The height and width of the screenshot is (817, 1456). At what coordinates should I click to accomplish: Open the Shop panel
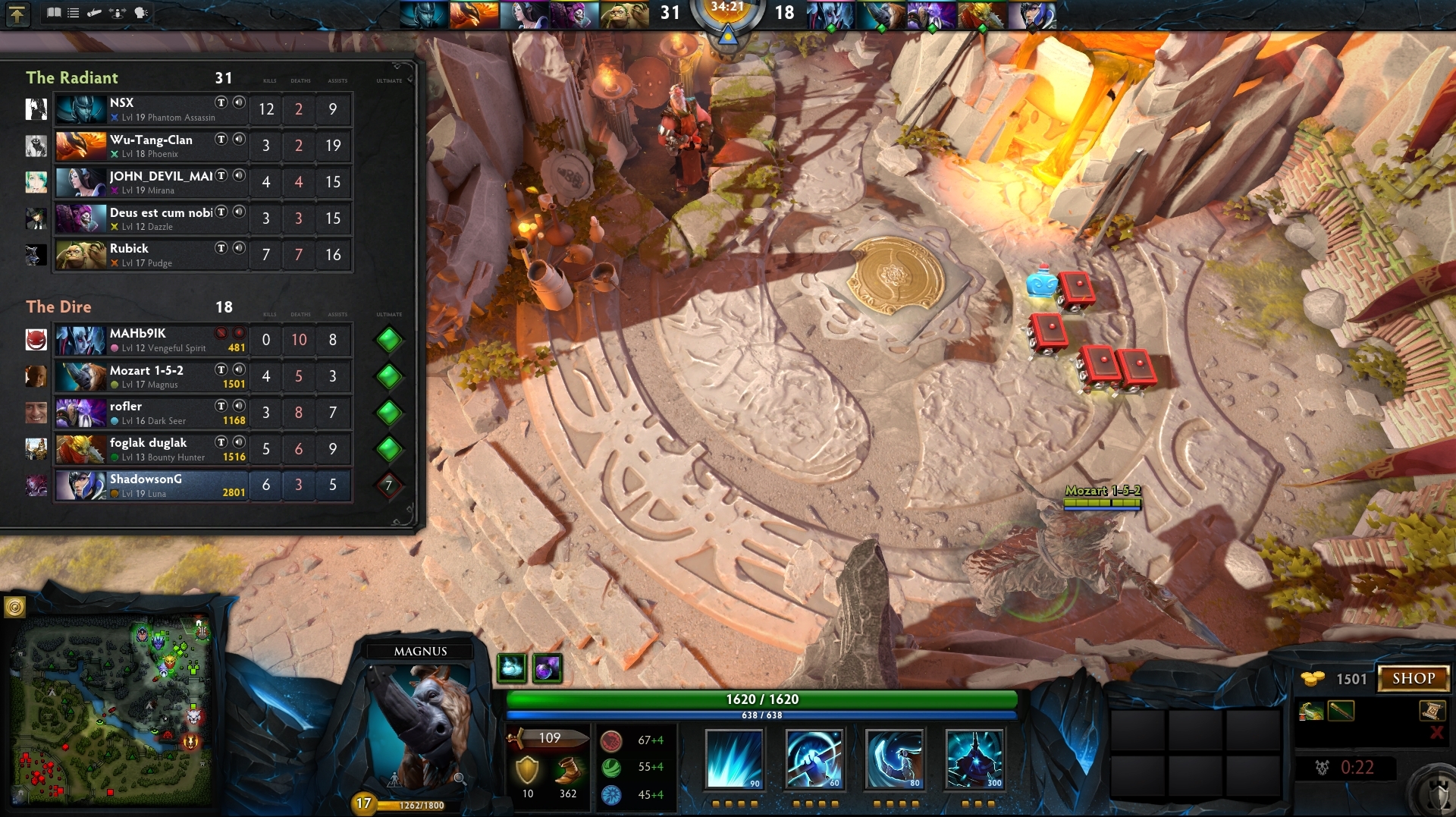pyautogui.click(x=1413, y=678)
